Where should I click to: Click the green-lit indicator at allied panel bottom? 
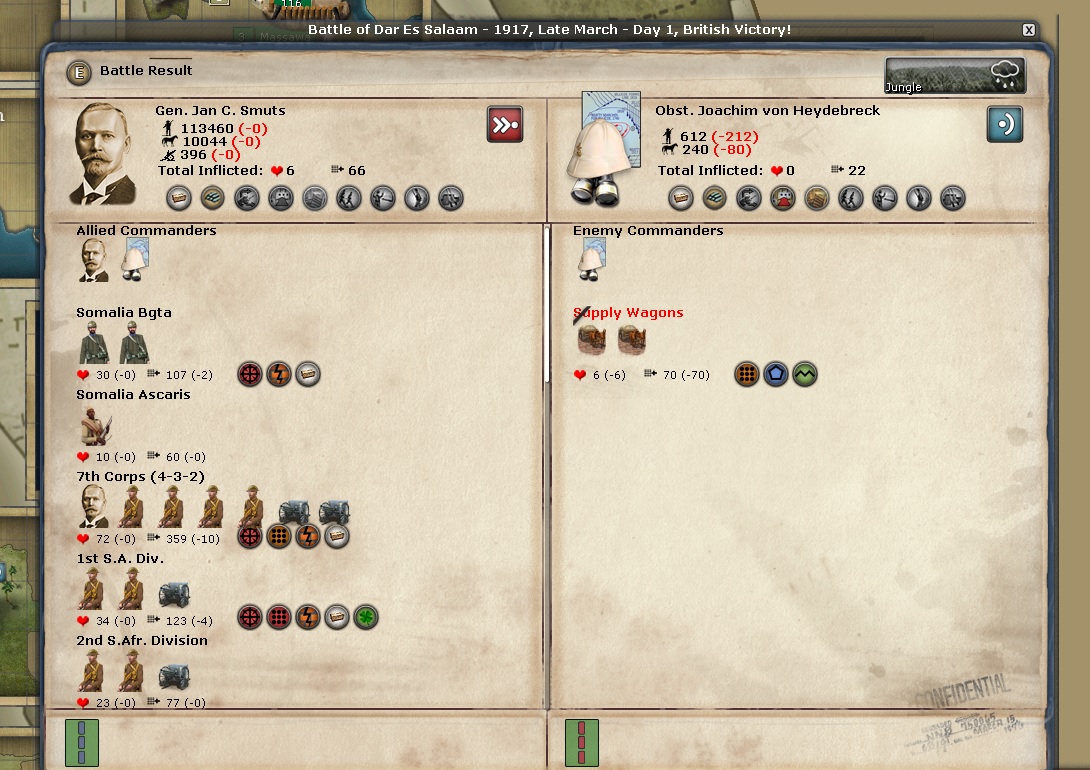pyautogui.click(x=82, y=743)
